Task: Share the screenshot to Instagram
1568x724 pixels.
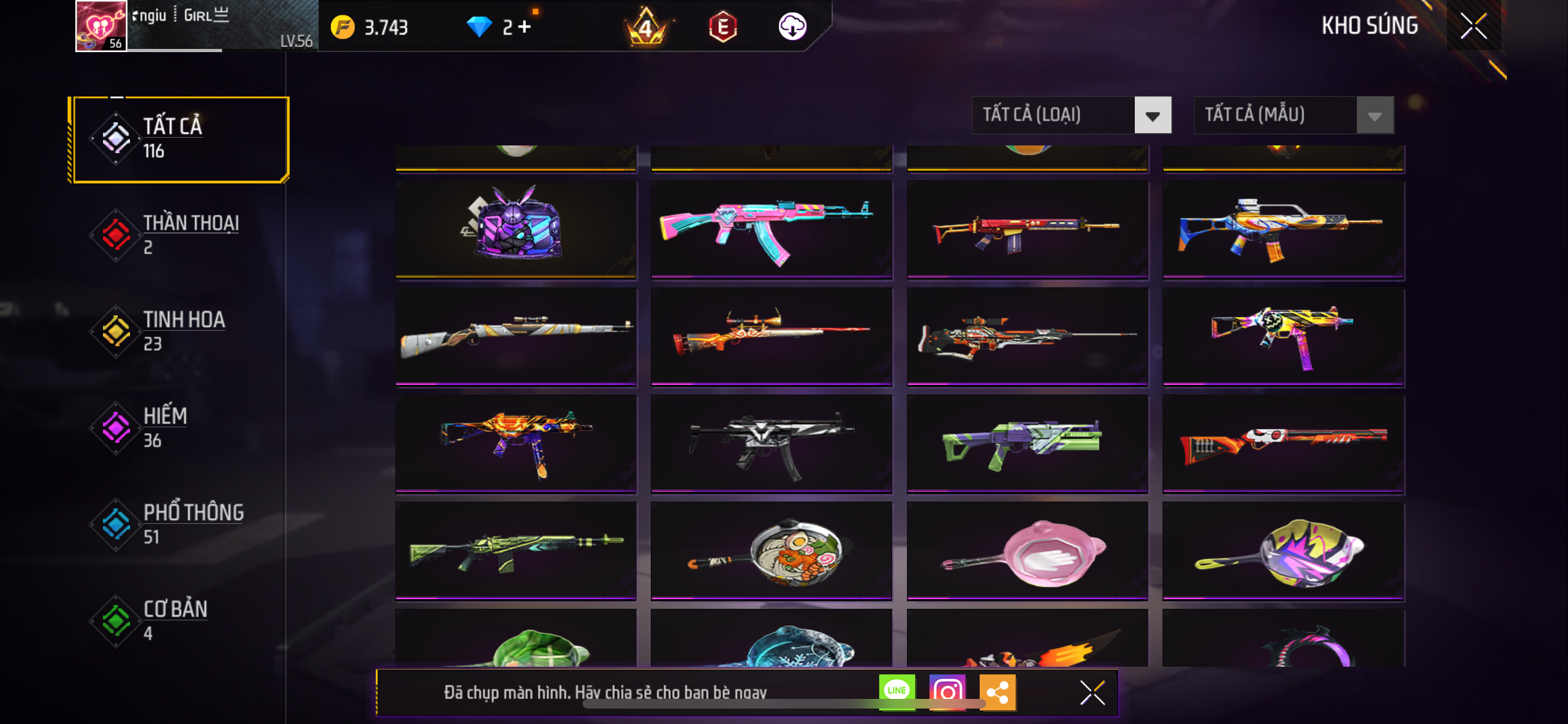Action: 947,692
